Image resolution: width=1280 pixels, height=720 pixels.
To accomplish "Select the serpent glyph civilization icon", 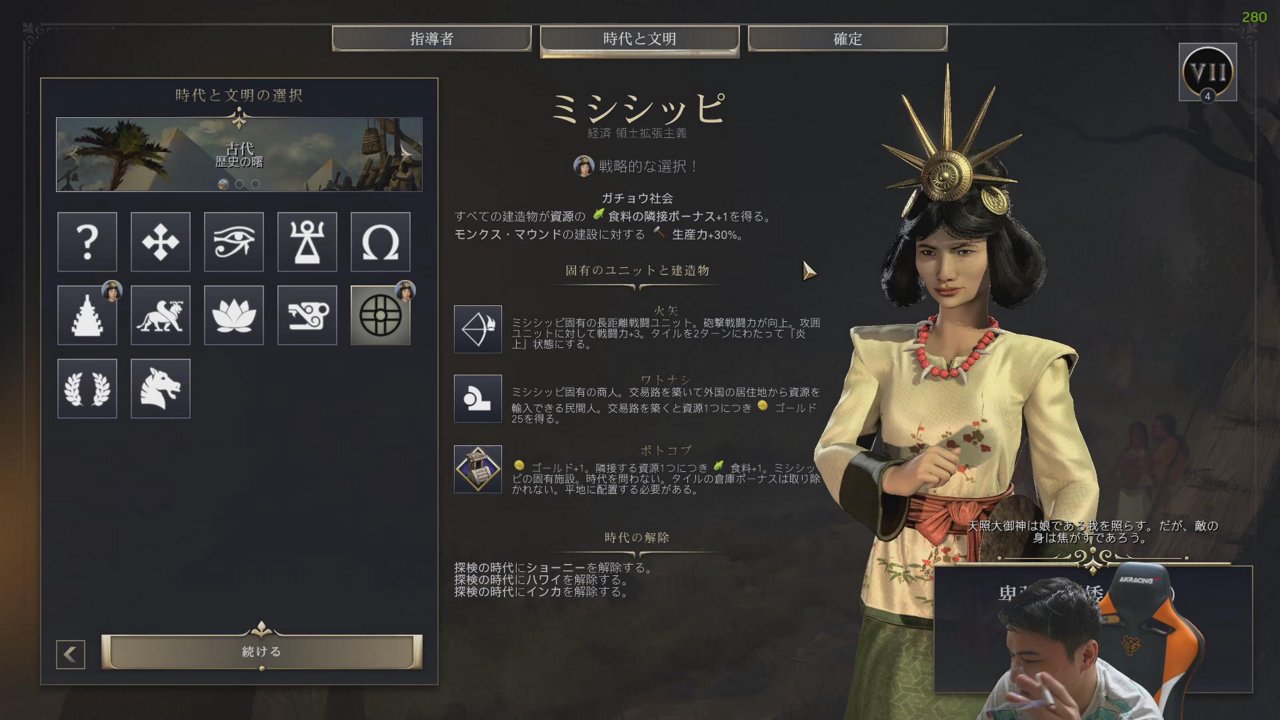I will pos(307,315).
